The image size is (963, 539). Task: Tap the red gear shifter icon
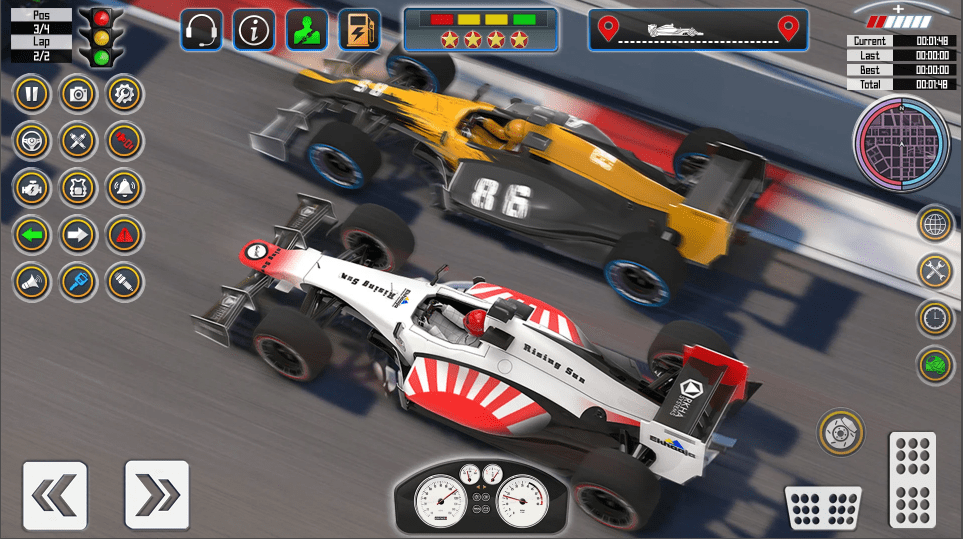[125, 141]
